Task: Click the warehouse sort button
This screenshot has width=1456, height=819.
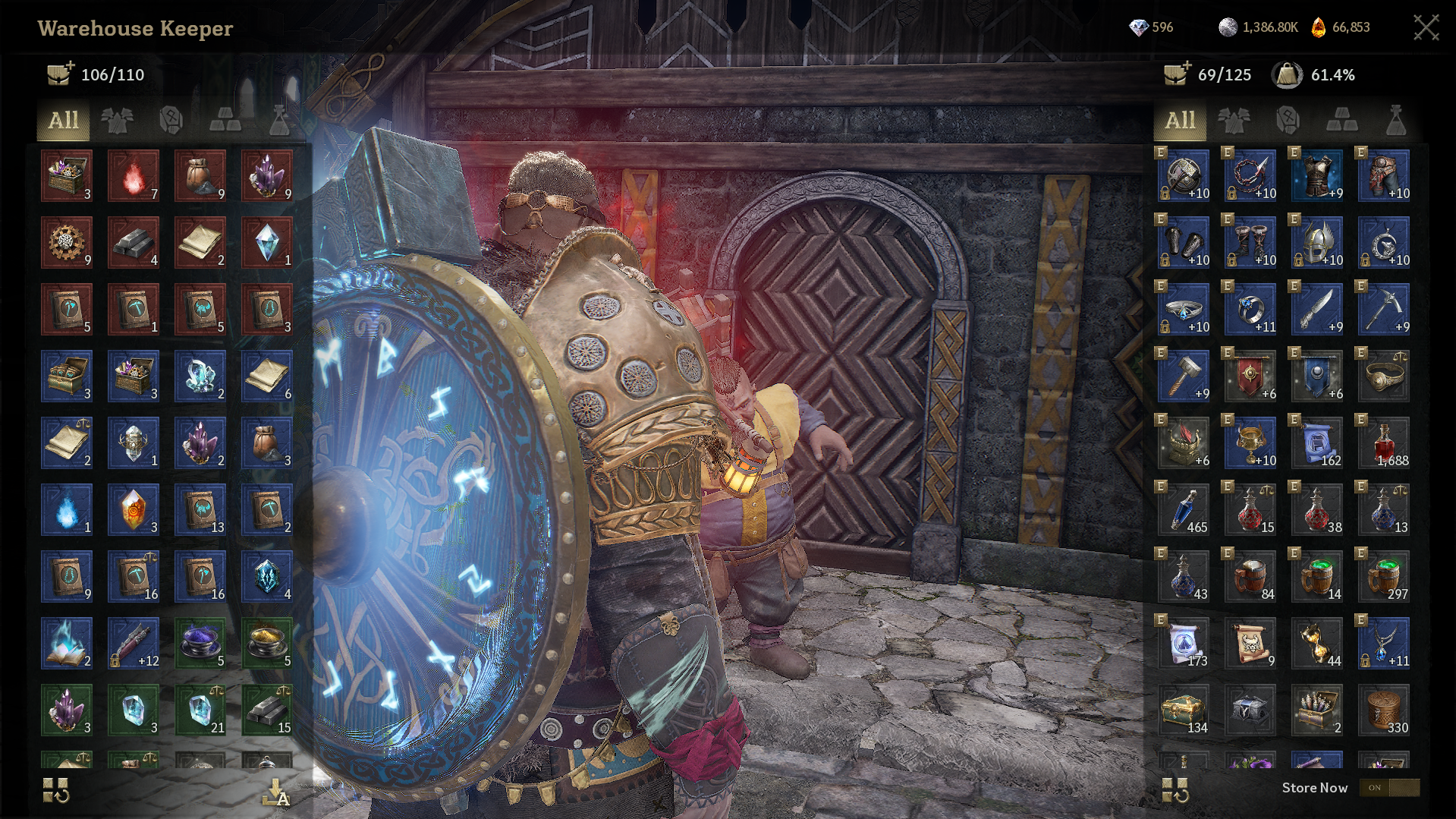Action: (x=56, y=790)
